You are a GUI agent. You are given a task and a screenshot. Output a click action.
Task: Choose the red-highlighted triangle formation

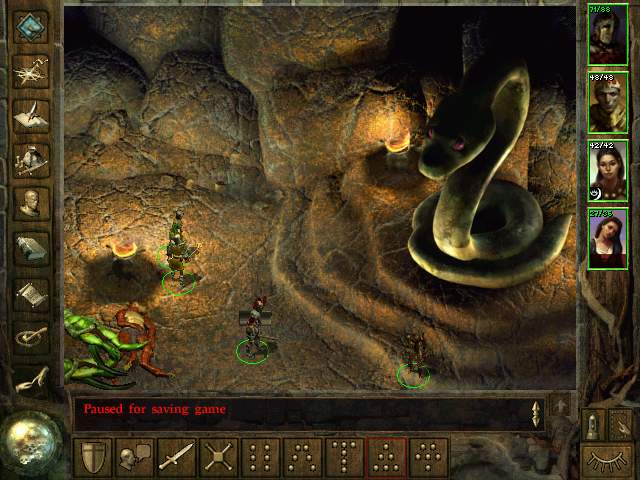[386, 458]
